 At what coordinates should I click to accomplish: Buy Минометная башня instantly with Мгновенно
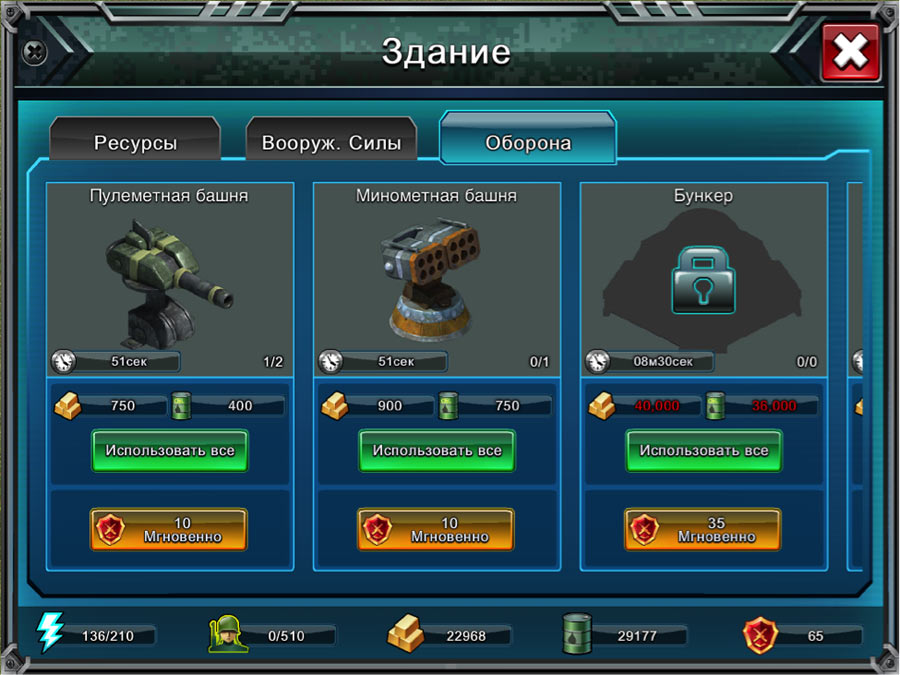pyautogui.click(x=437, y=529)
